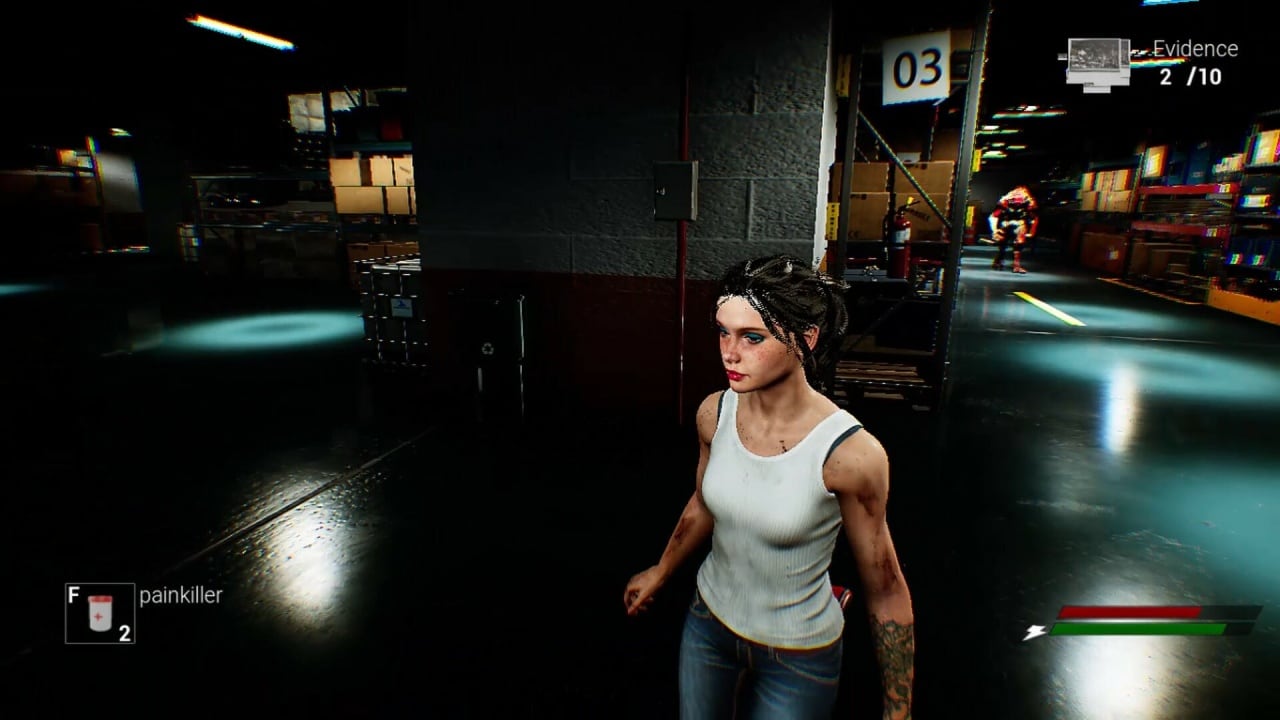The image size is (1280, 720).
Task: Open the Evidence tracker icon
Action: pos(1098,63)
